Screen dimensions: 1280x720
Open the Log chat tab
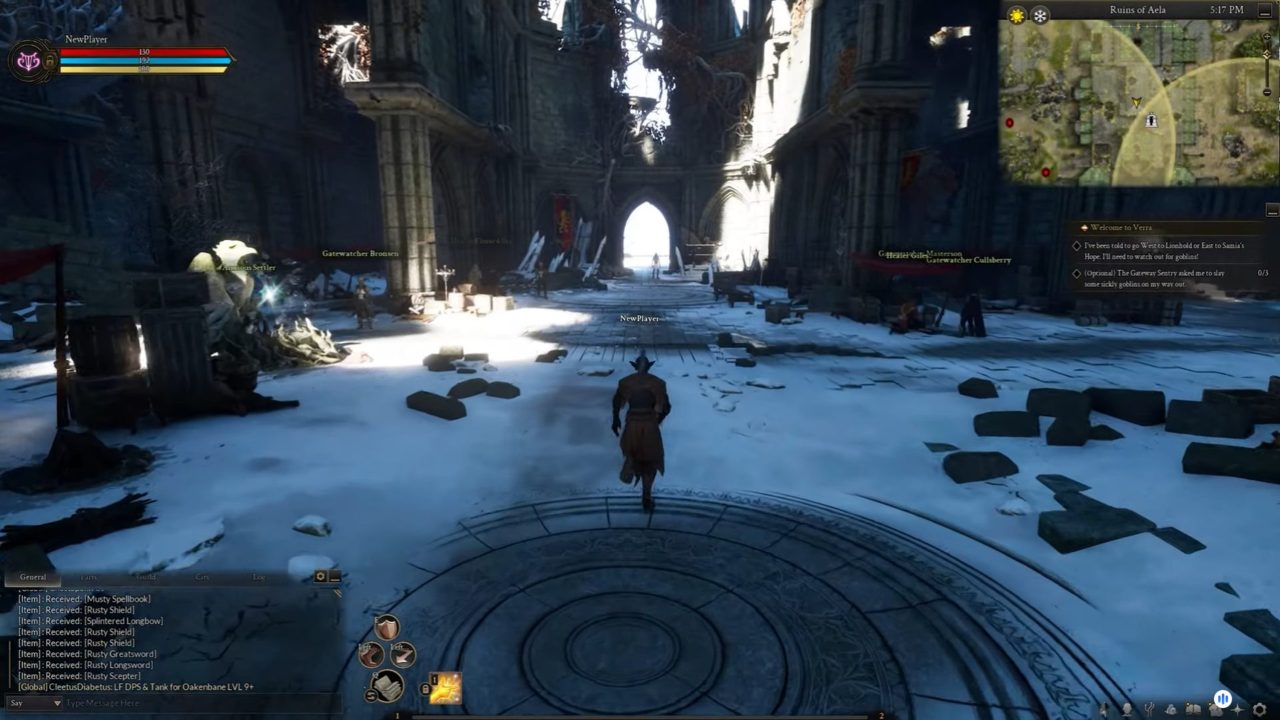point(260,577)
